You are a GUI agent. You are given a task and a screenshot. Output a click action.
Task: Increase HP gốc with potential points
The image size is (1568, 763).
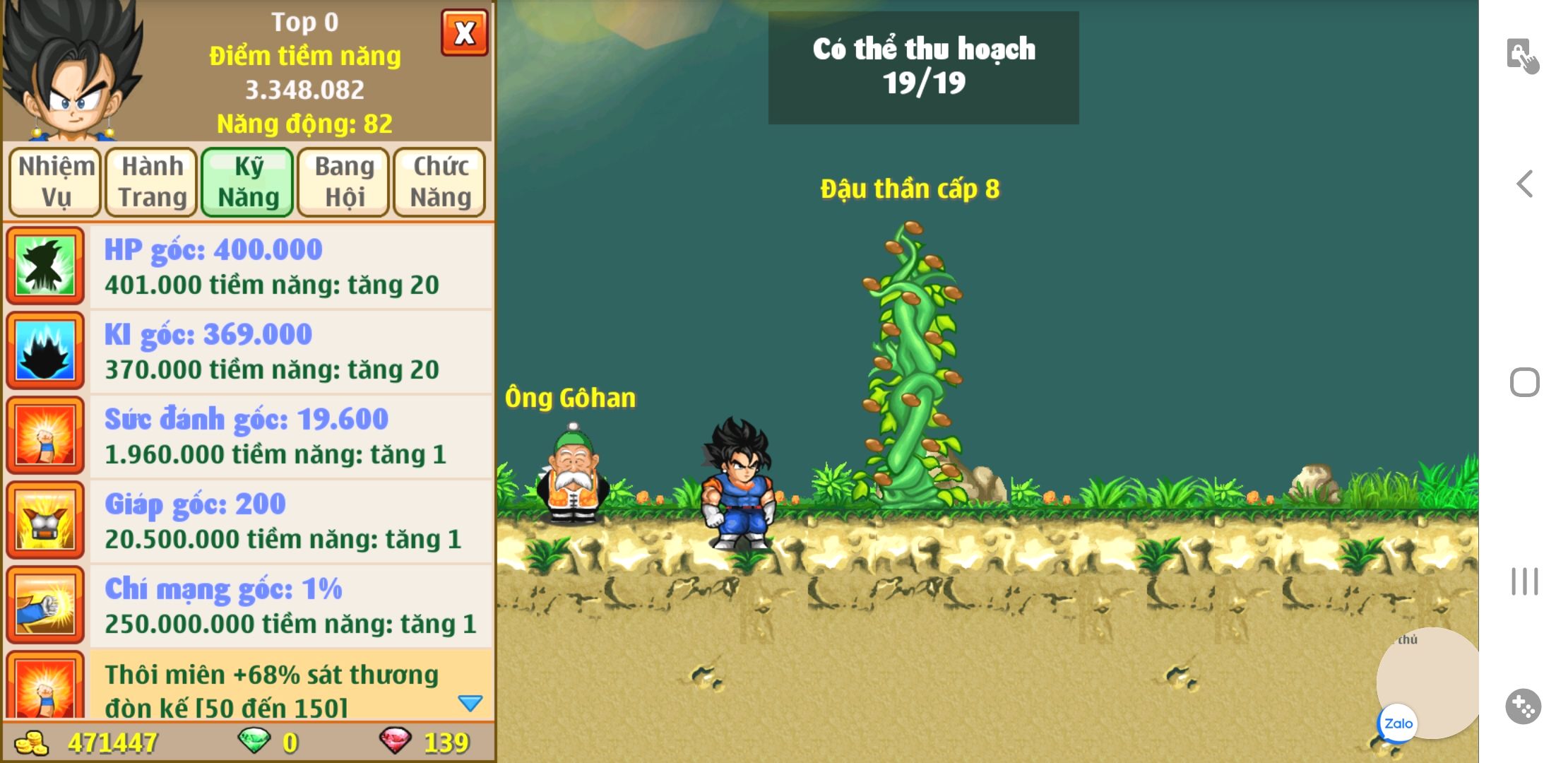[290, 266]
